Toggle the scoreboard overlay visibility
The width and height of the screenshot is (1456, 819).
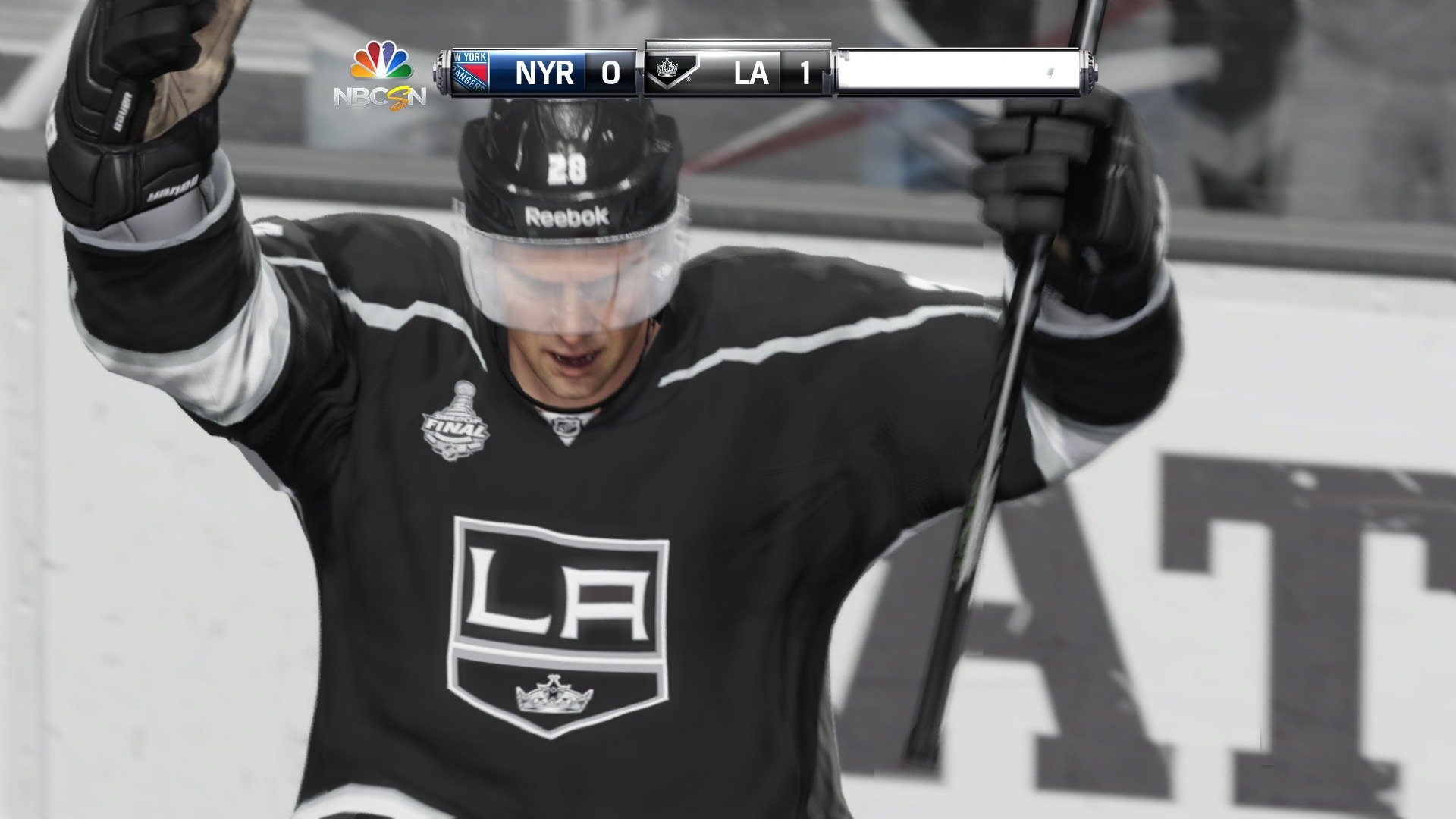pyautogui.click(x=766, y=71)
